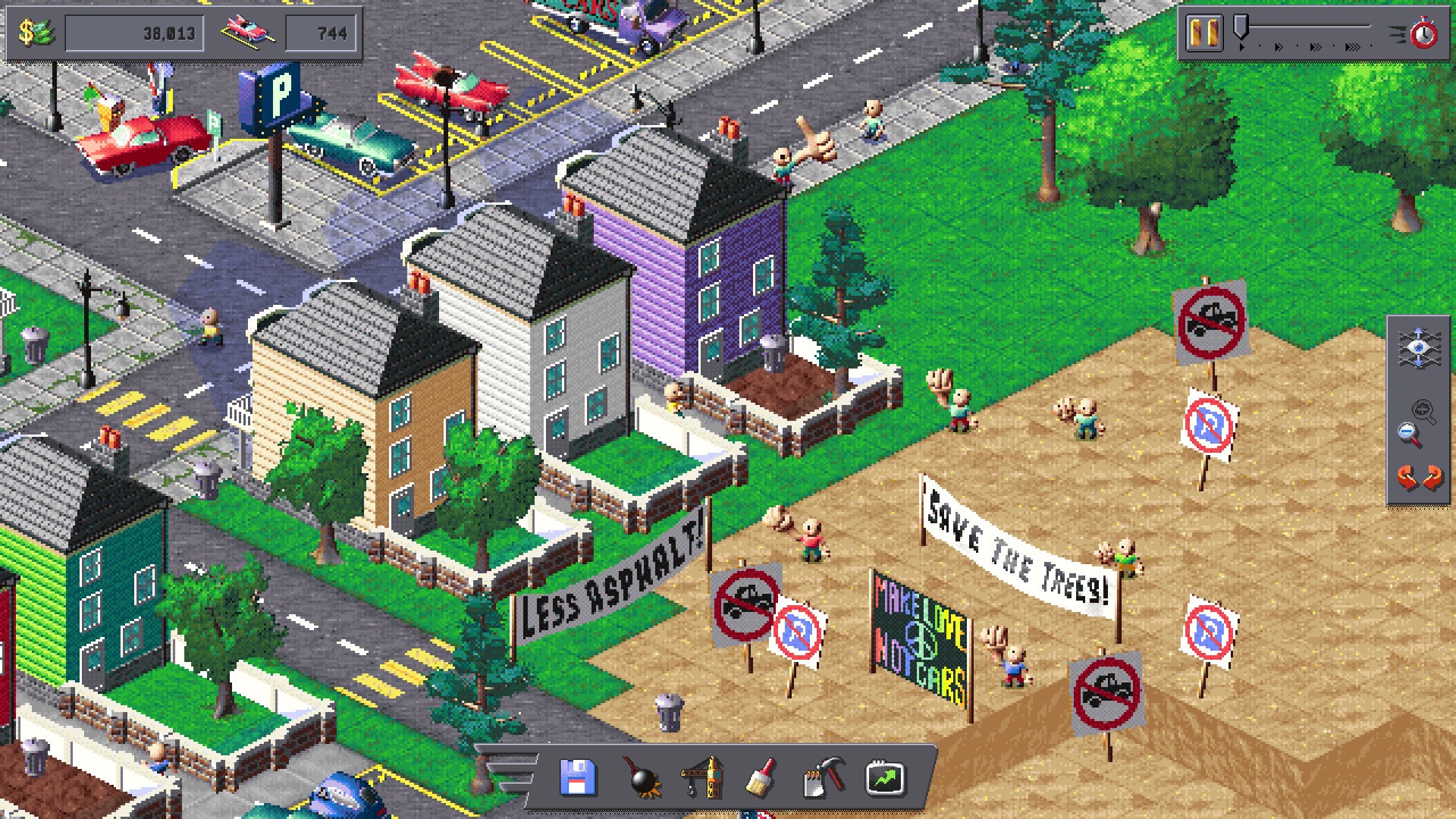Zoom out with the minus magnifier
This screenshot has width=1456, height=819.
click(1409, 435)
